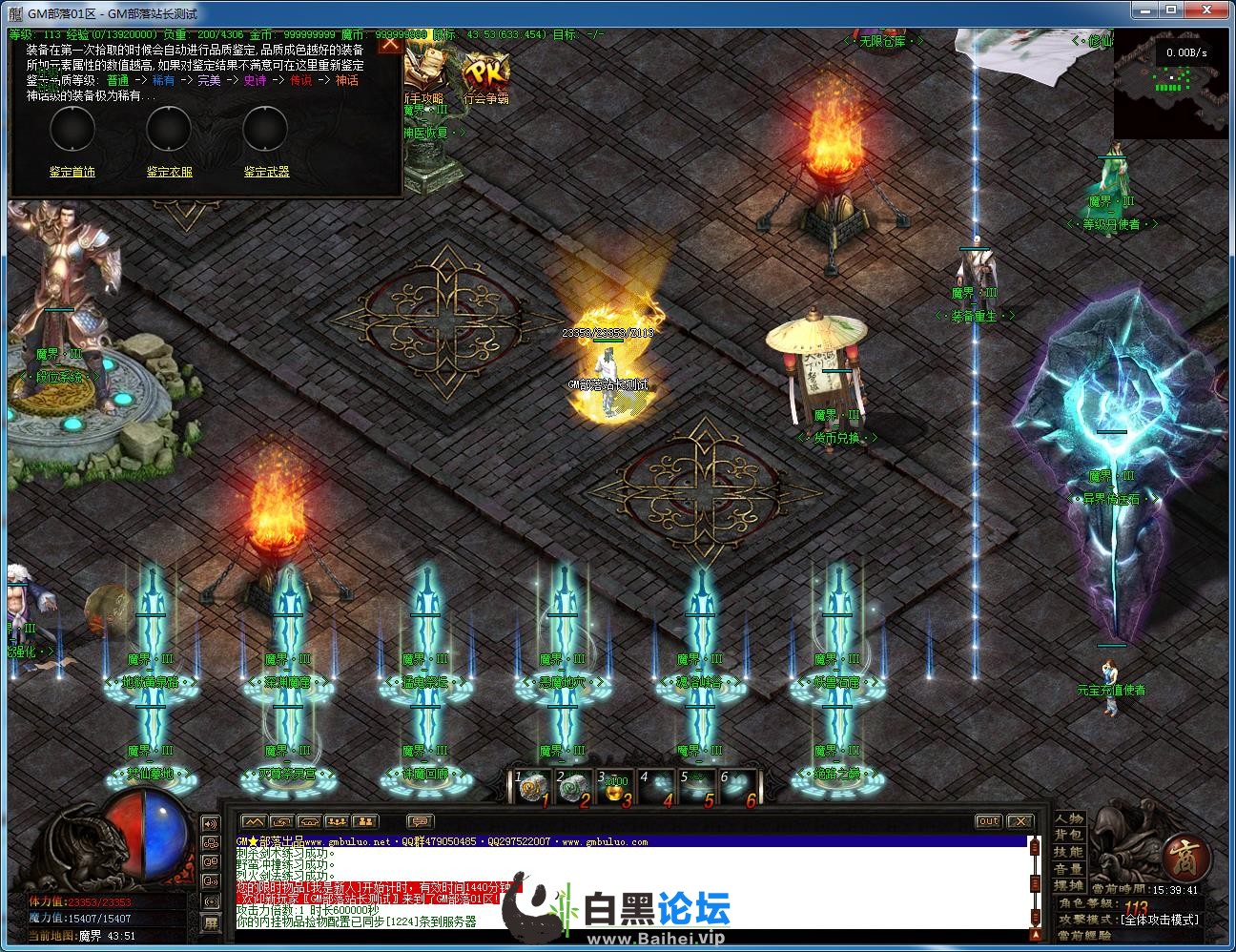Click the minimap

1171,84
